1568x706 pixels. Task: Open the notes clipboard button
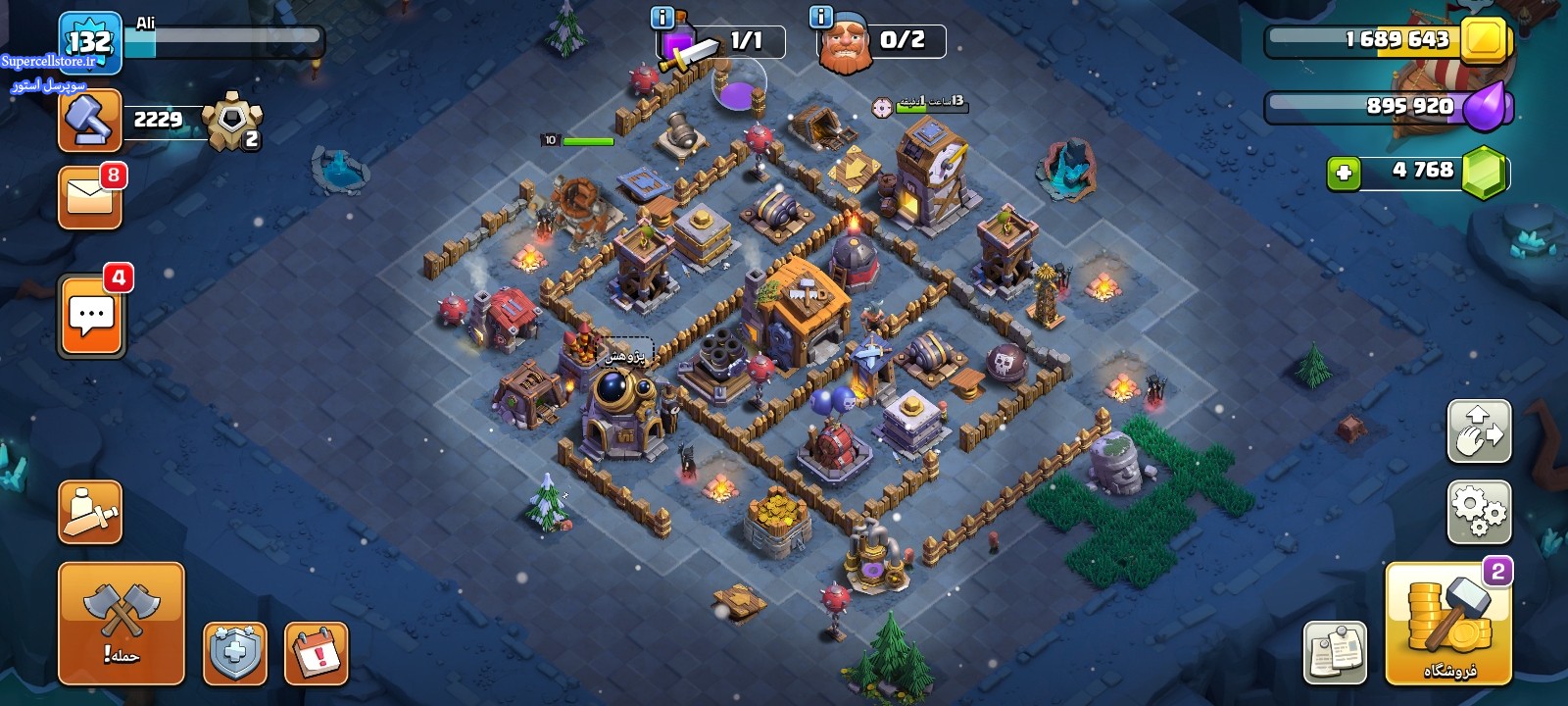pyautogui.click(x=1335, y=652)
